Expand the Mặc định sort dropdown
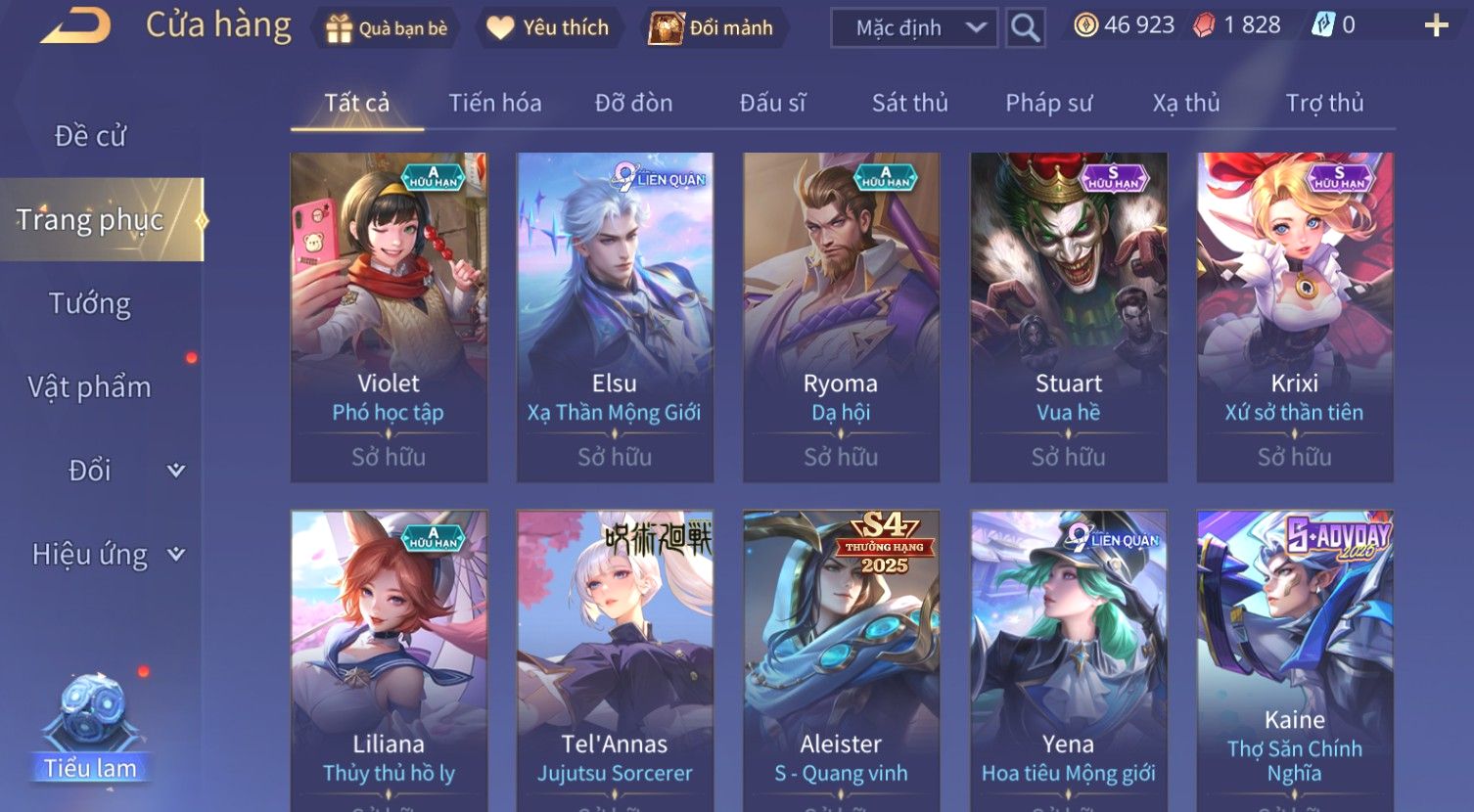 tap(913, 28)
